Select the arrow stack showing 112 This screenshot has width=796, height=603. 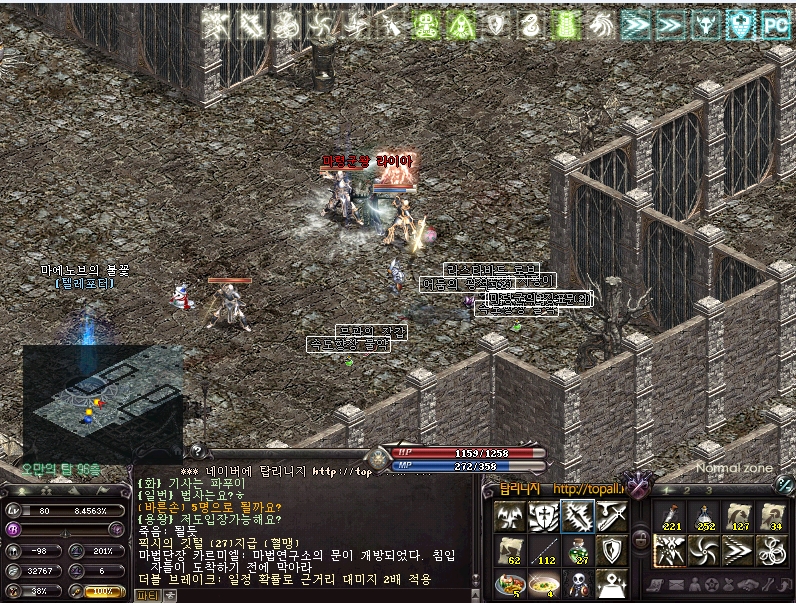(543, 550)
